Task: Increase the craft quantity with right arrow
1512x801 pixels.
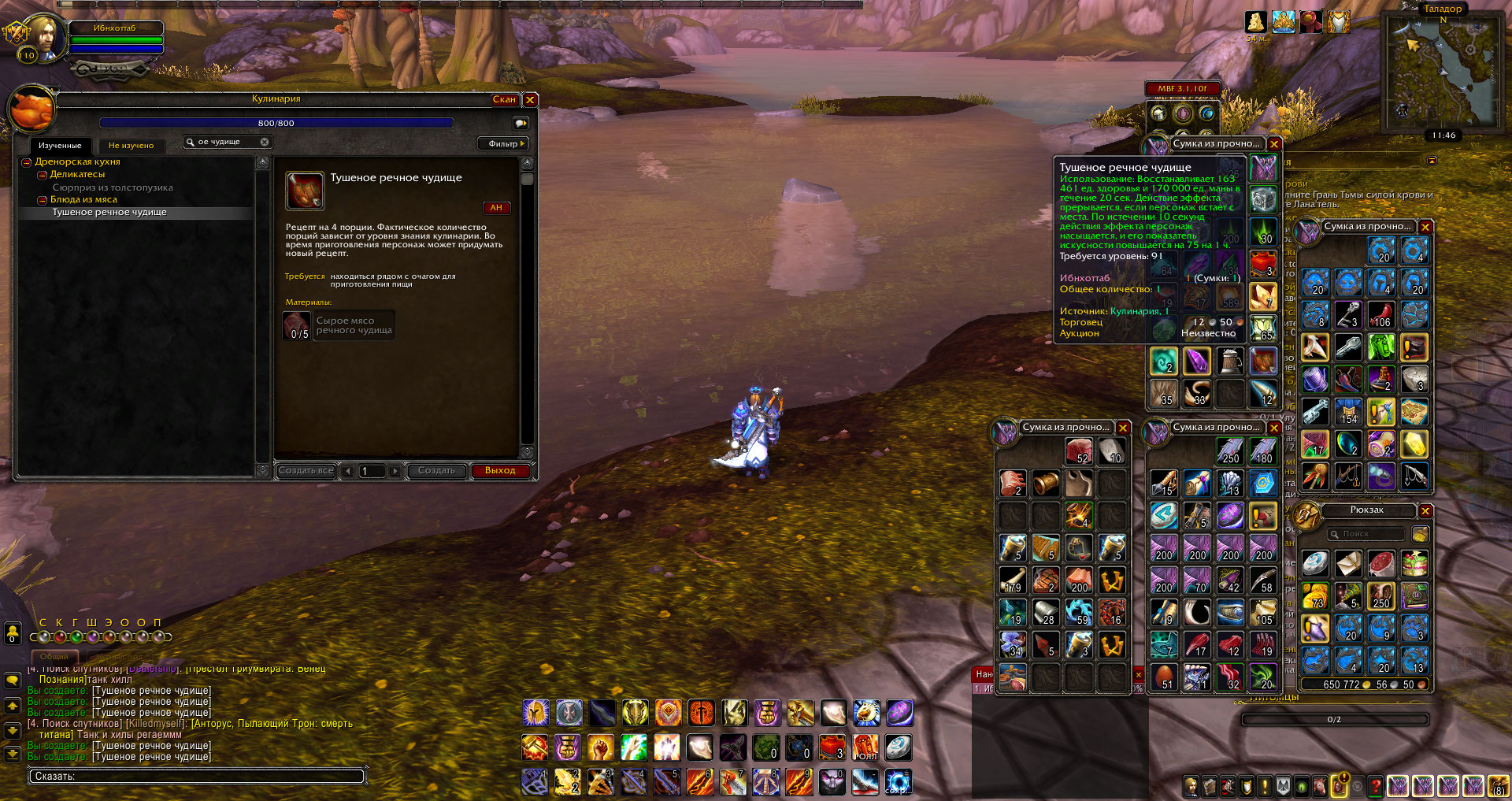Action: coord(395,471)
